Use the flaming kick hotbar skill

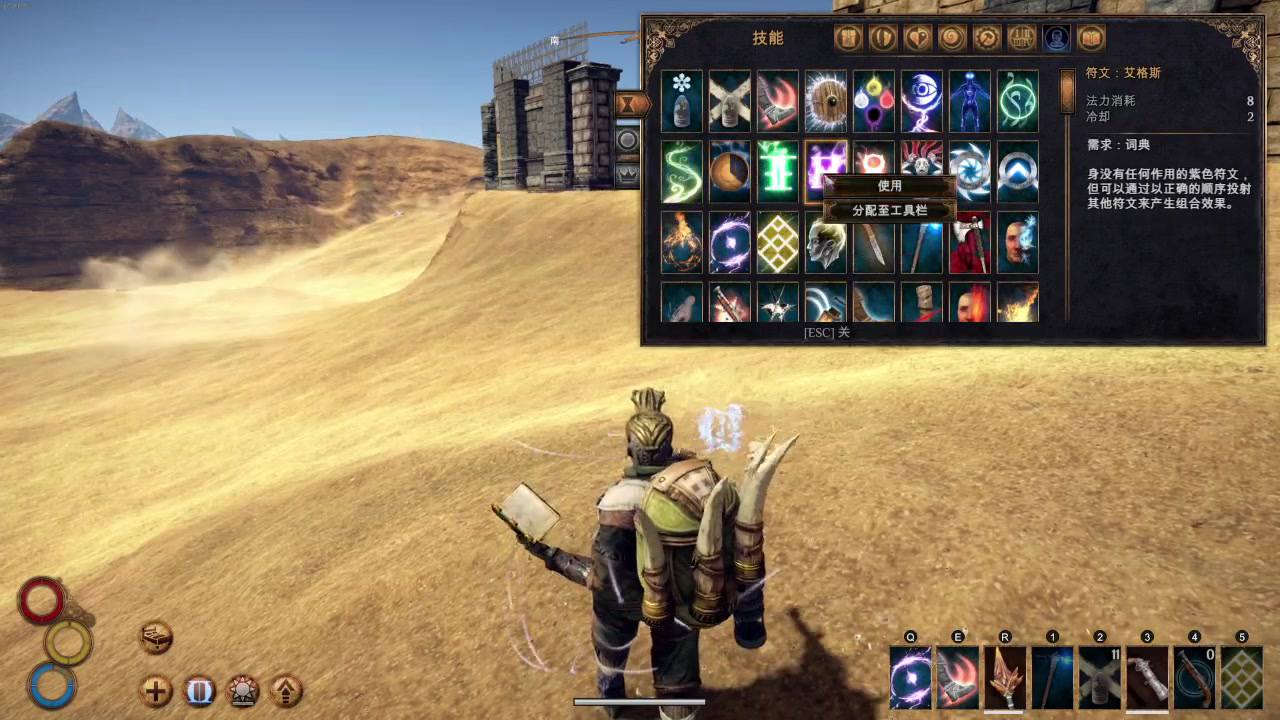point(958,677)
